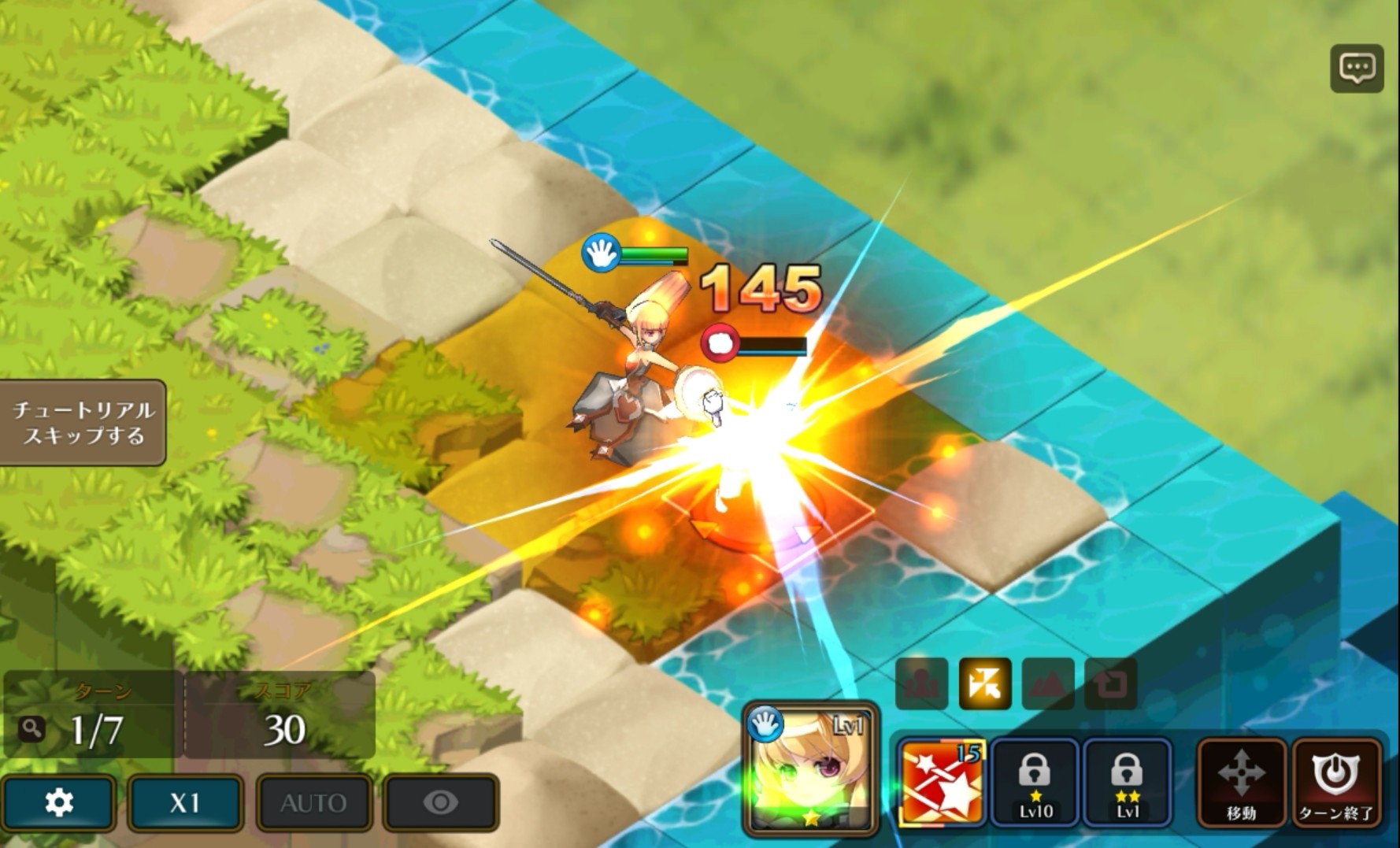Click the magnifier beside the turn counter

pos(31,729)
